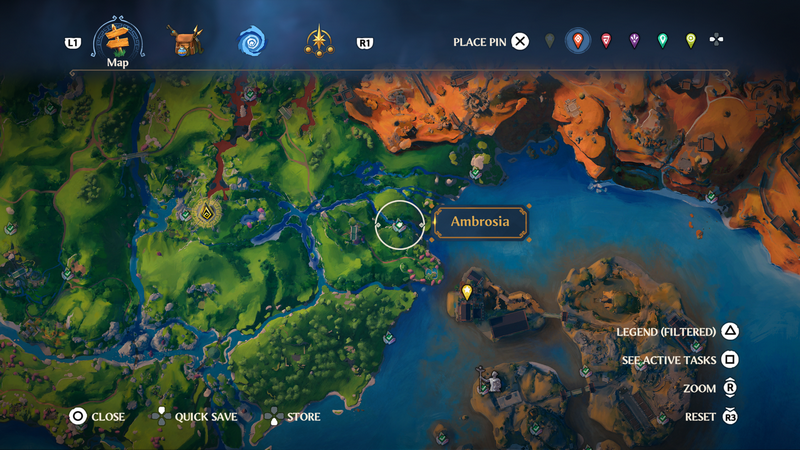
Task: Click the Ambrosia location label
Action: coord(480,223)
